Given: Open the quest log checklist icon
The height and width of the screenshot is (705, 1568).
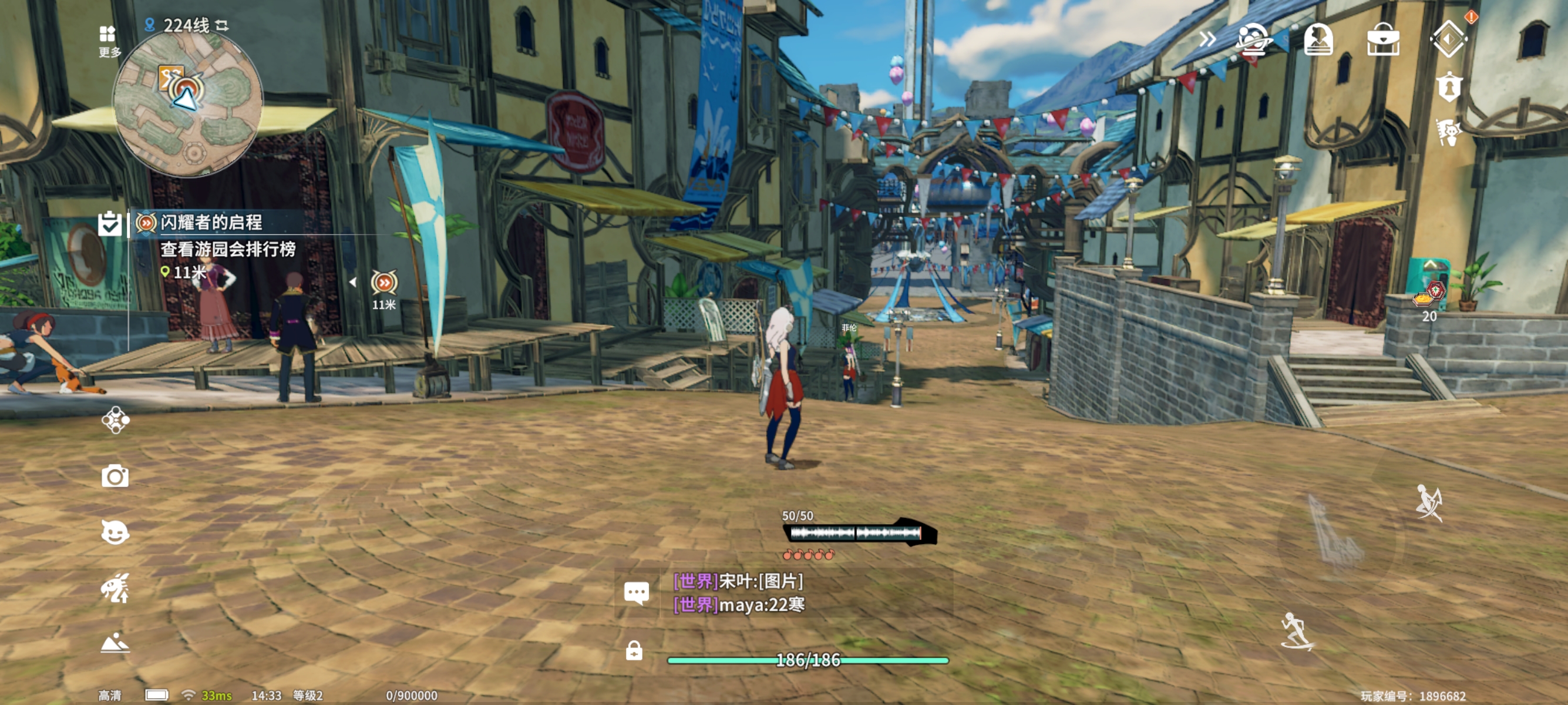Looking at the screenshot, I should point(110,223).
